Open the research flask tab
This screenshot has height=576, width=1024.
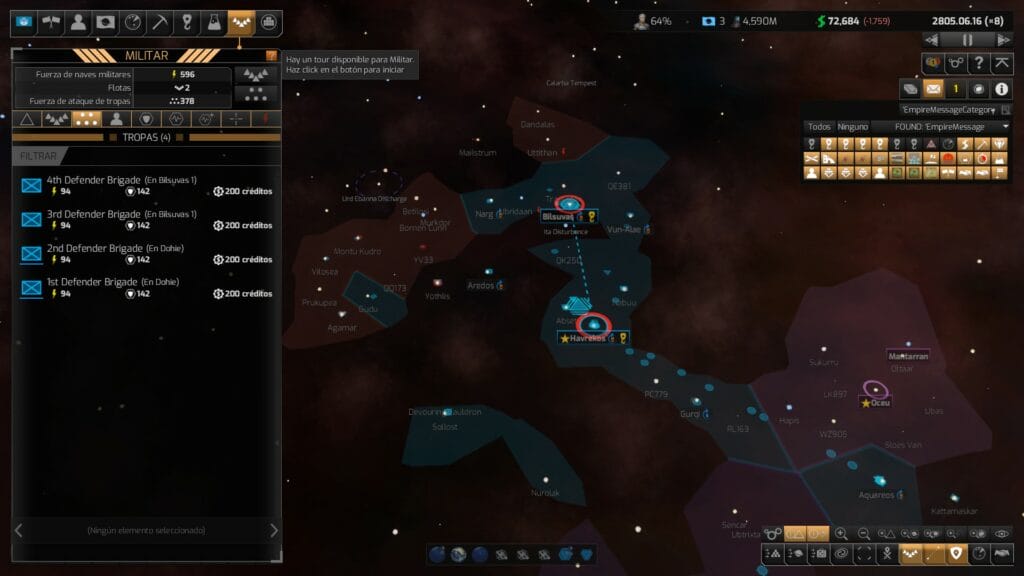[x=214, y=22]
